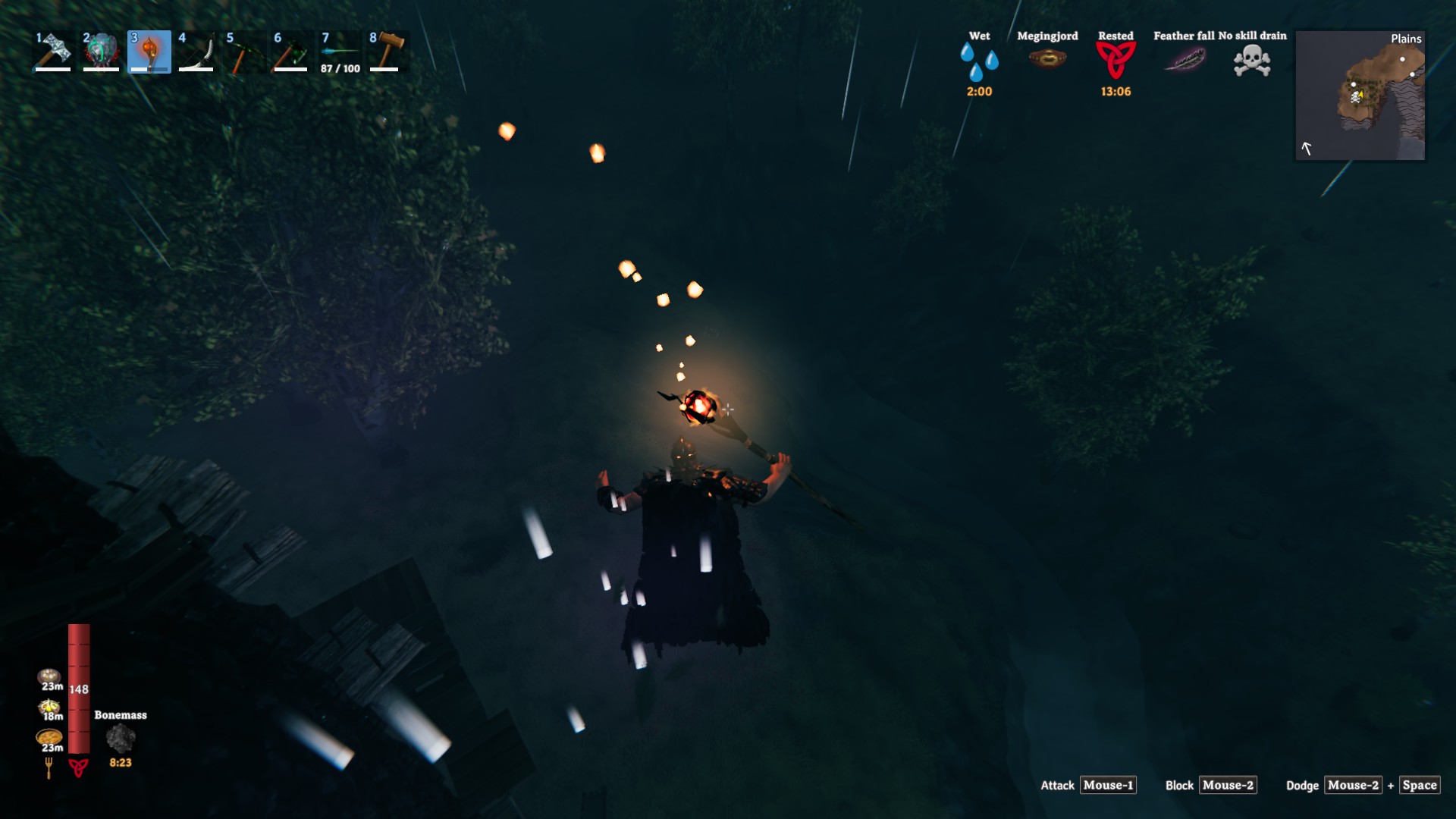Click the middle salad food icon
This screenshot has width=1456, height=819.
pos(49,707)
